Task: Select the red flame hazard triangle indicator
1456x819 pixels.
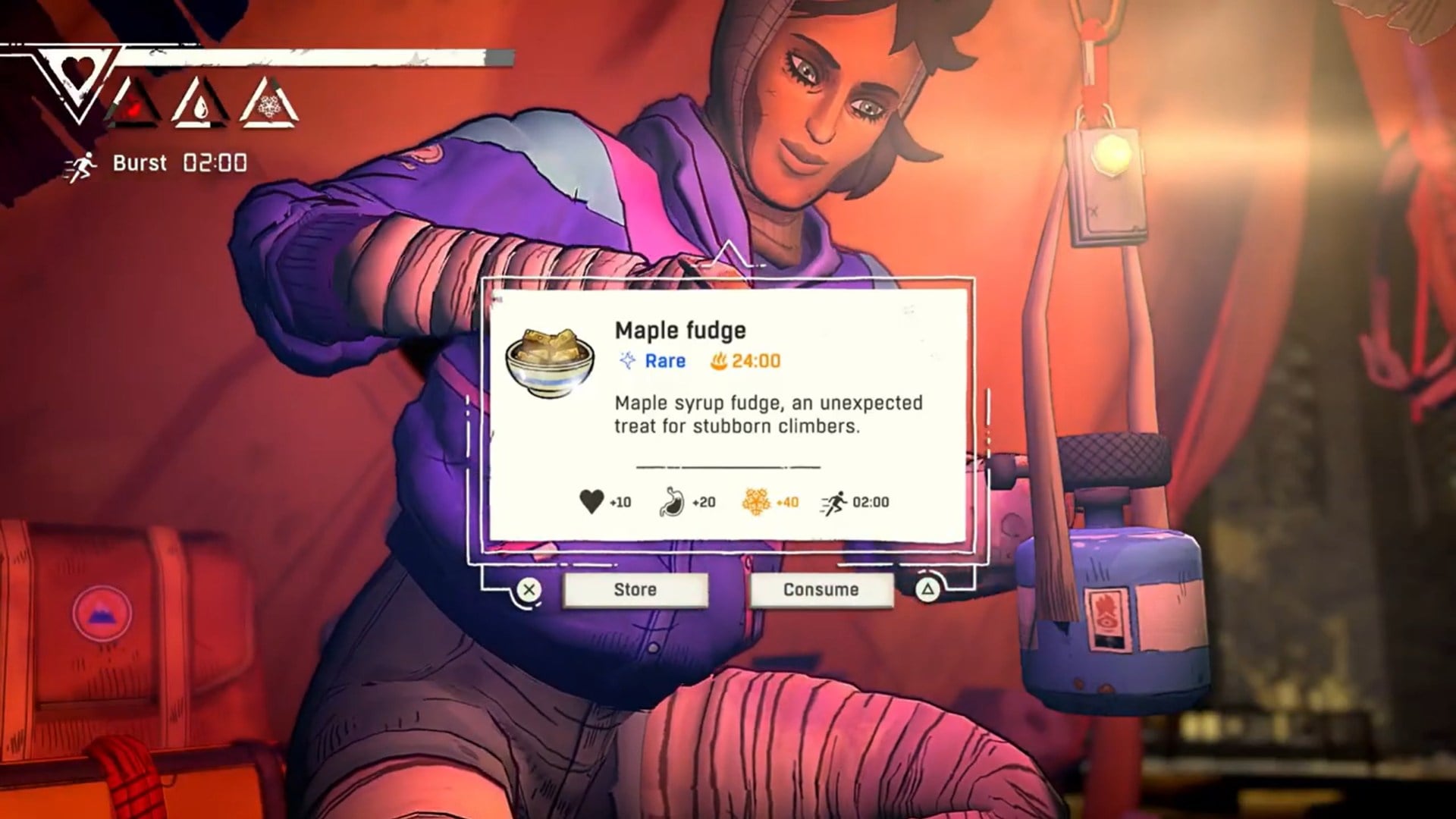Action: point(135,106)
